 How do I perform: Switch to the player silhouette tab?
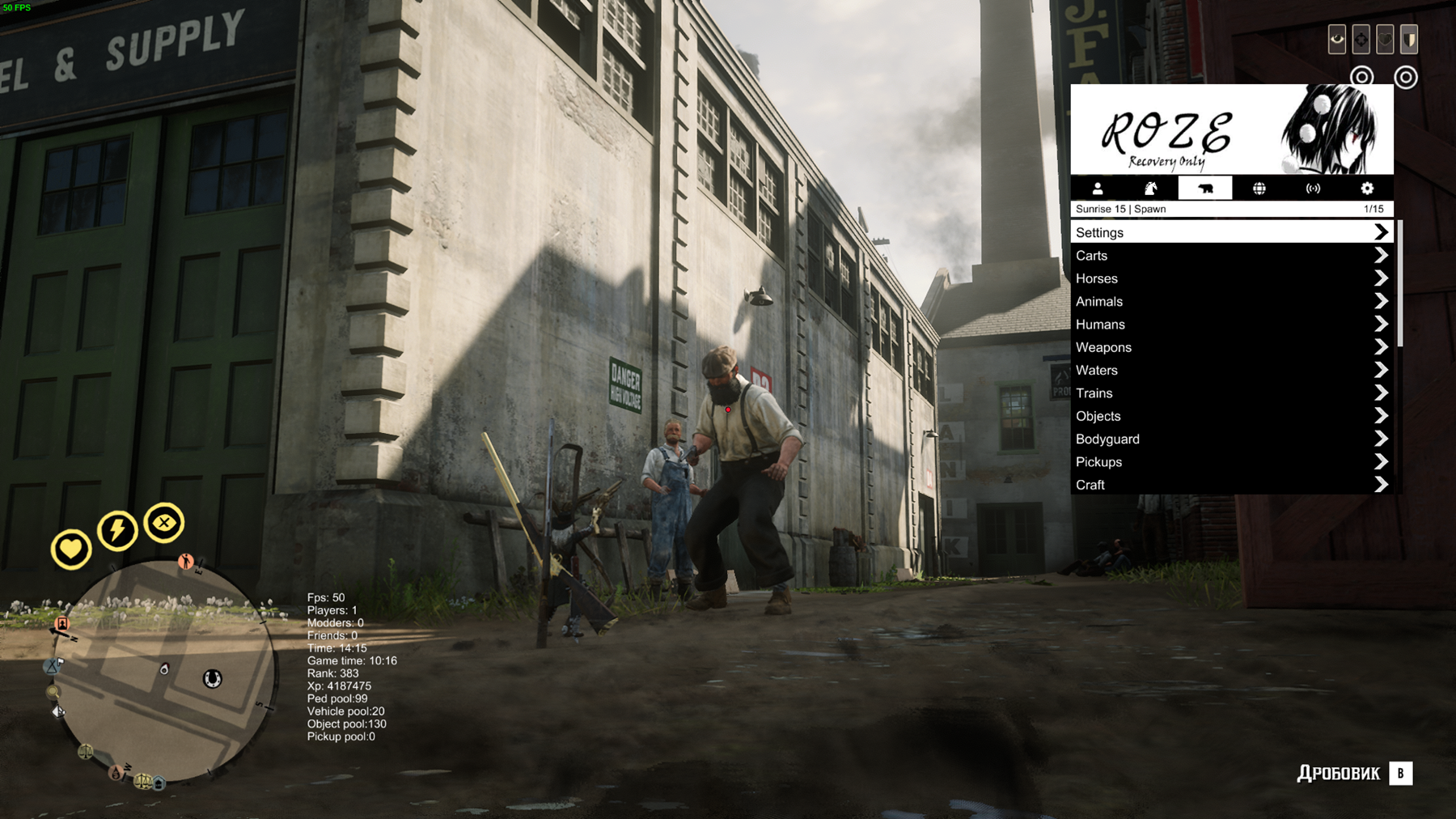(1098, 189)
